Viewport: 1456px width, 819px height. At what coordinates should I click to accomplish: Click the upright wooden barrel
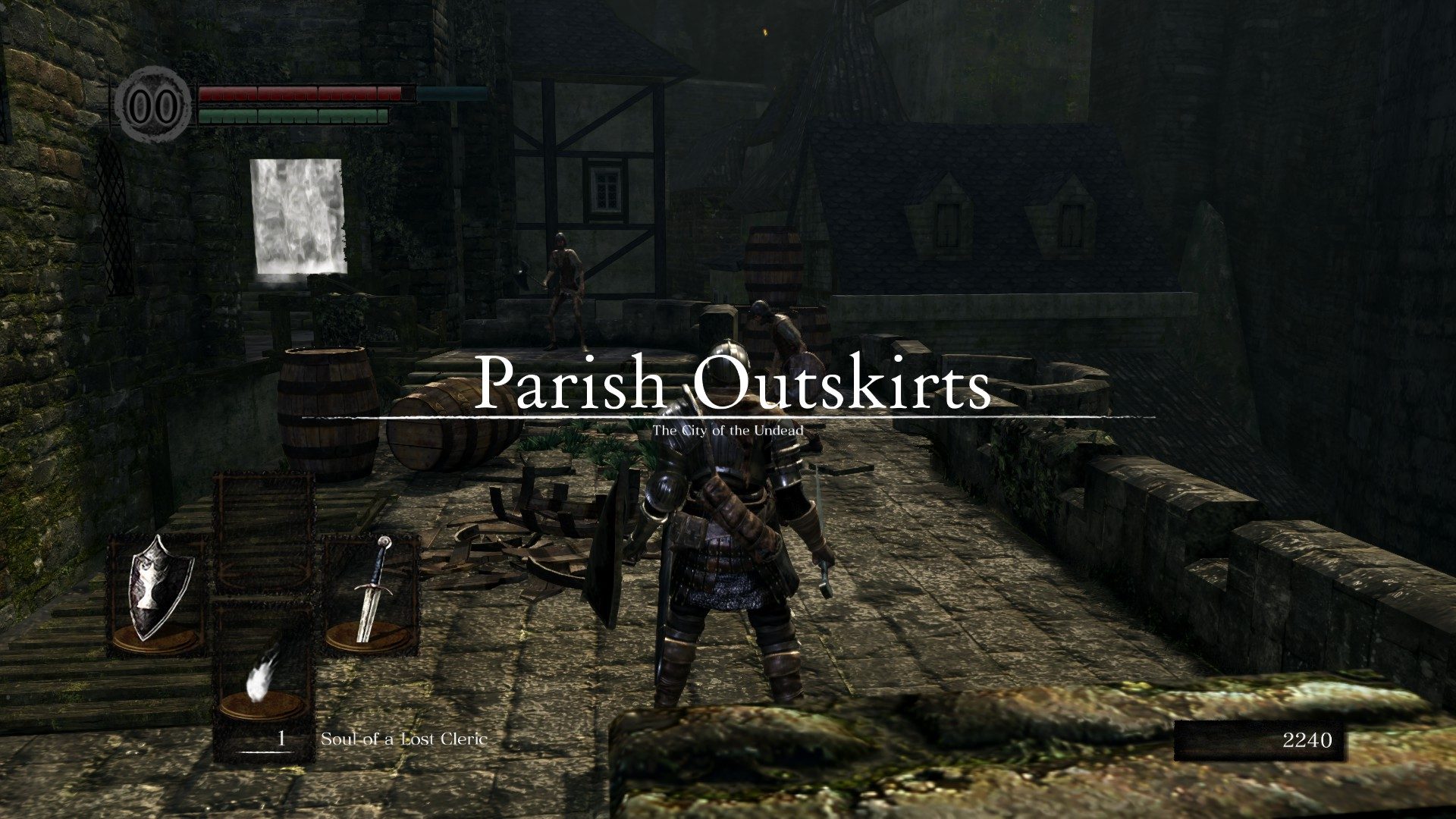[x=326, y=413]
